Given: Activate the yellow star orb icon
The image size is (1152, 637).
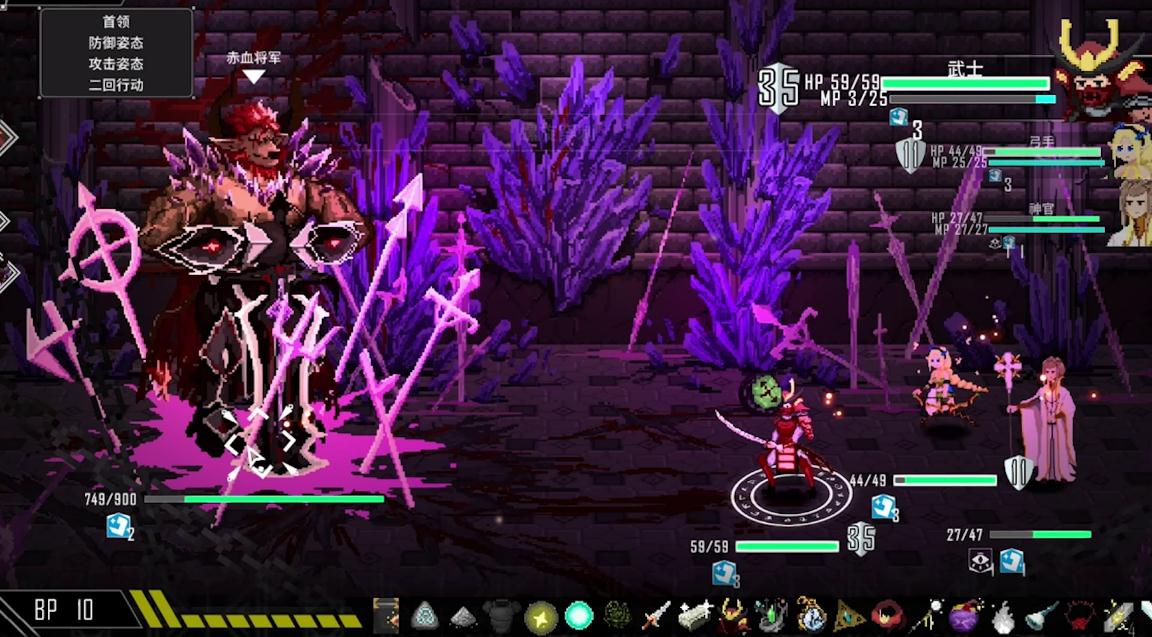Looking at the screenshot, I should 540,615.
